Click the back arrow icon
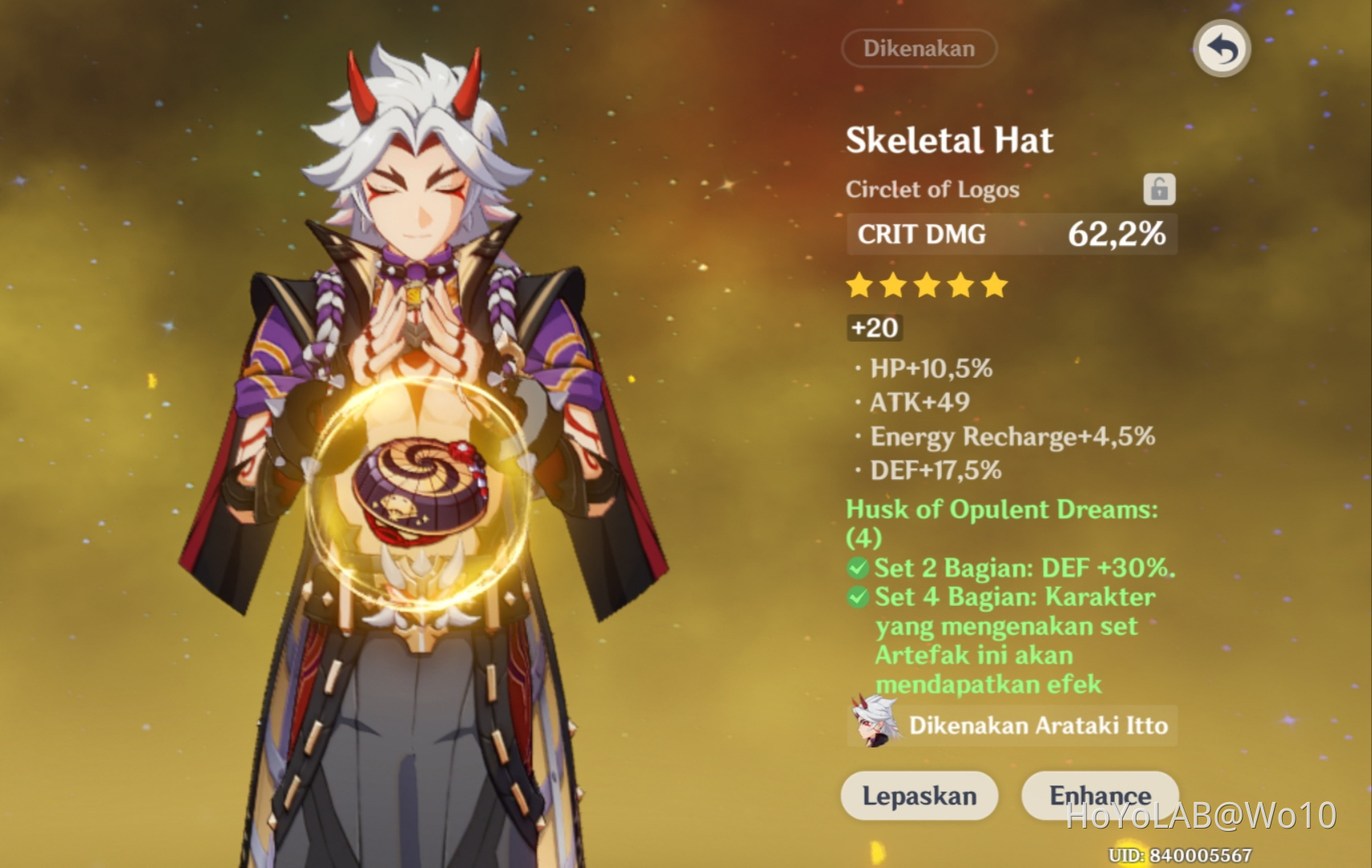Viewport: 1372px width, 868px height. [1223, 48]
